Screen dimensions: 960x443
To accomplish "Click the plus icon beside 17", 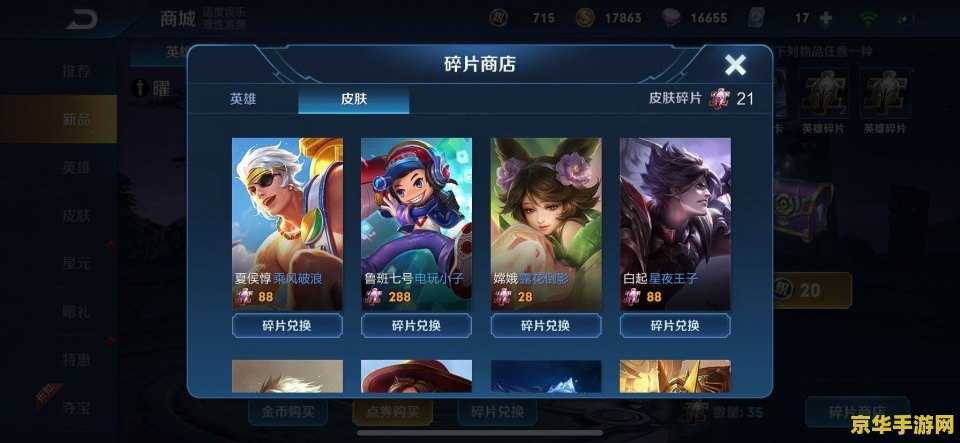I will tap(826, 18).
